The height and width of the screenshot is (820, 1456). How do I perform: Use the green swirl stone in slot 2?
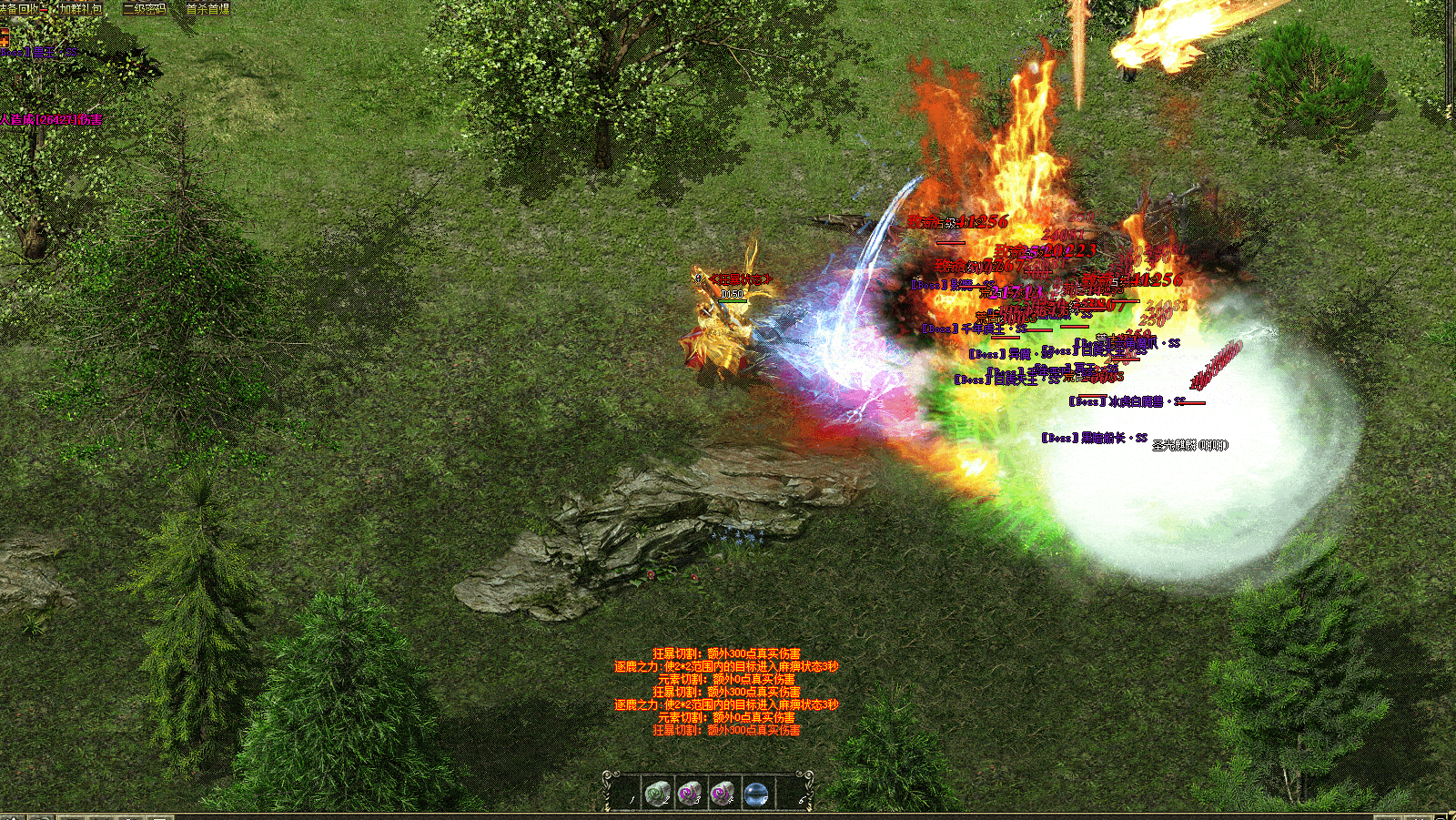[x=656, y=794]
